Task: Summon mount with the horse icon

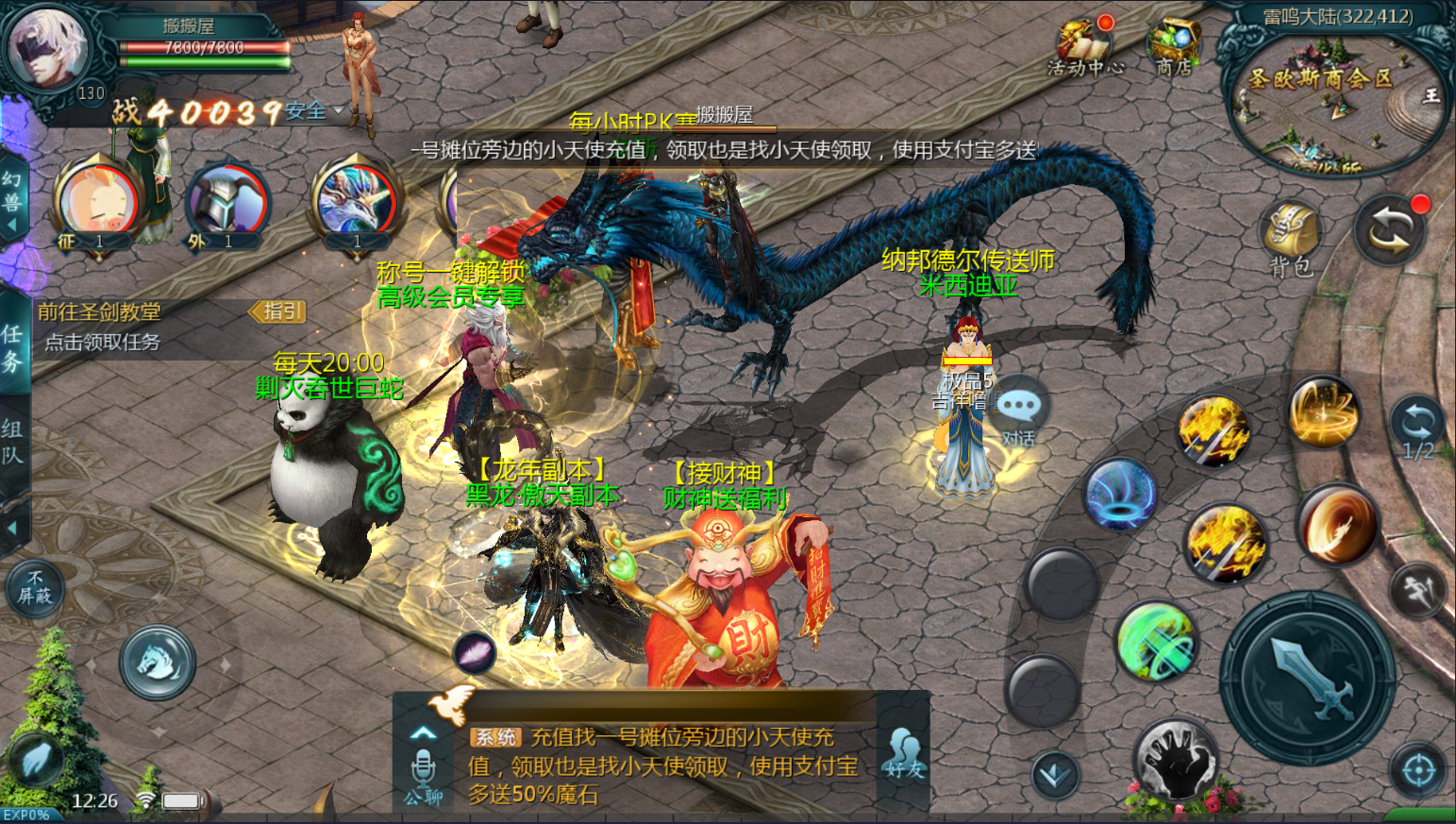Action: pyautogui.click(x=158, y=662)
